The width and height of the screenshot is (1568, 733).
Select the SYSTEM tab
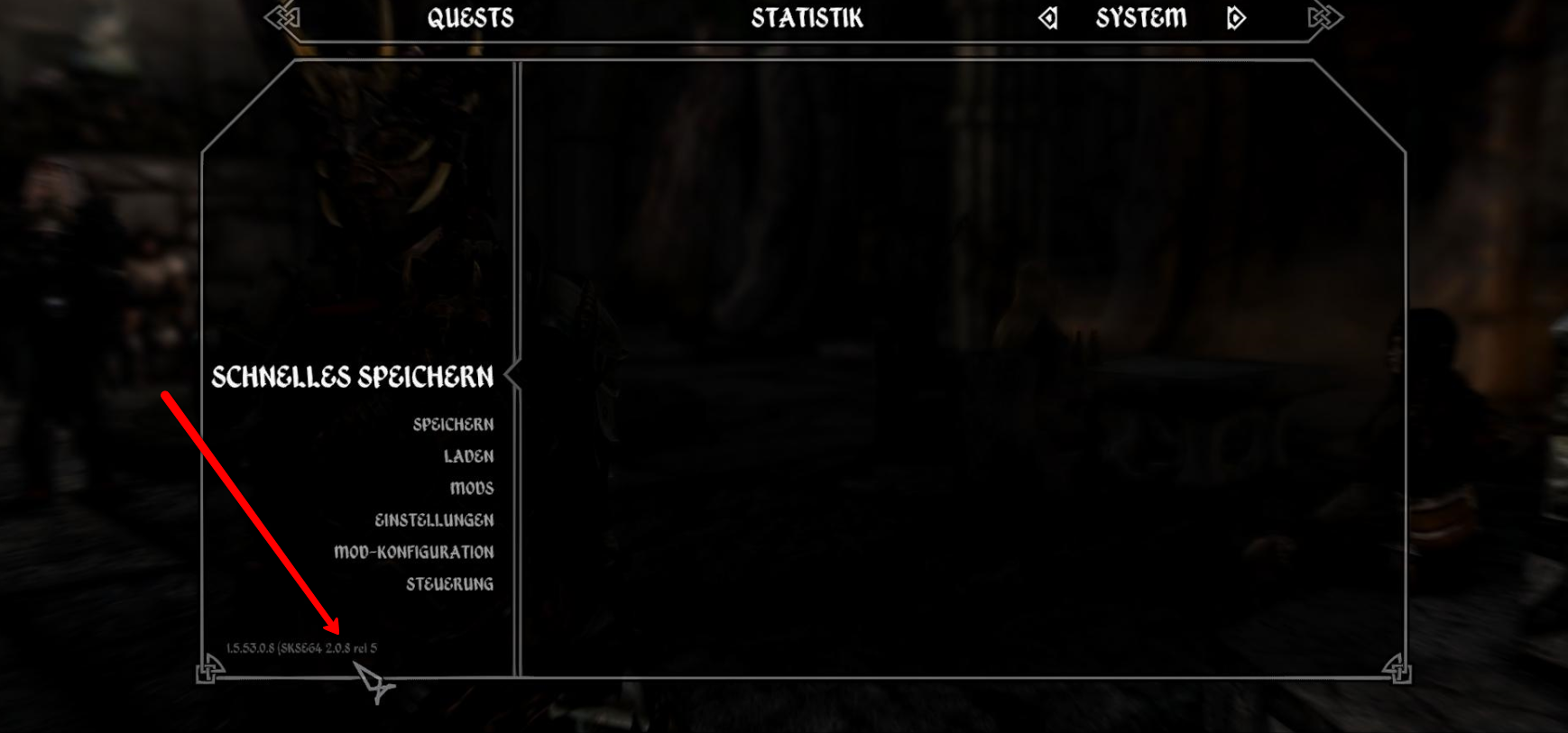click(x=1140, y=17)
